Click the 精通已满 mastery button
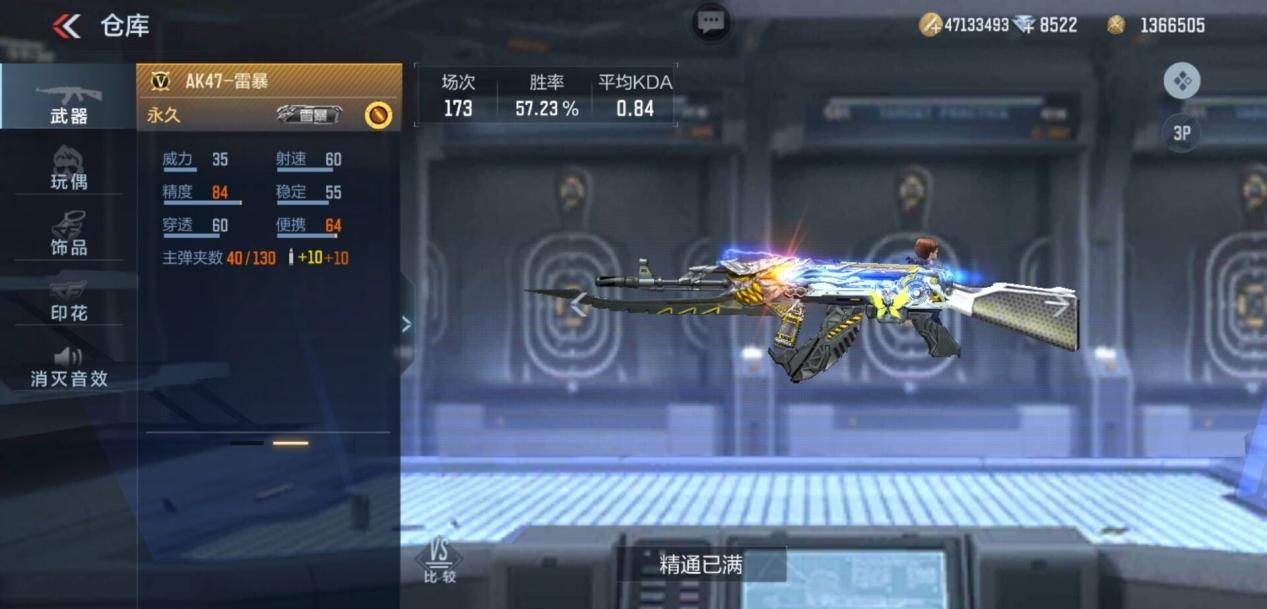Screen dimensions: 1267x609 (700, 565)
